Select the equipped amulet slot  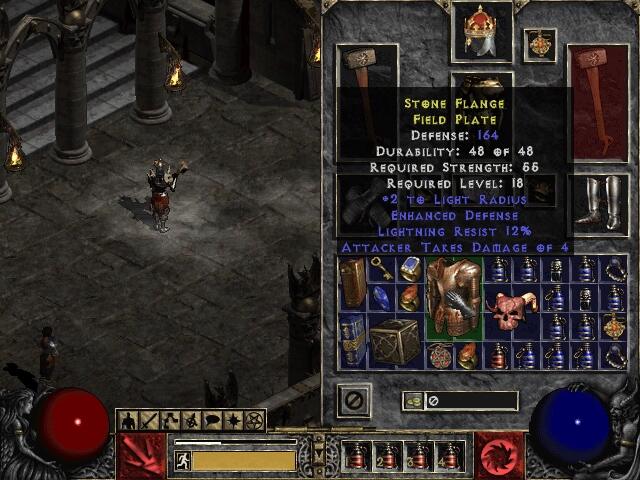[540, 44]
